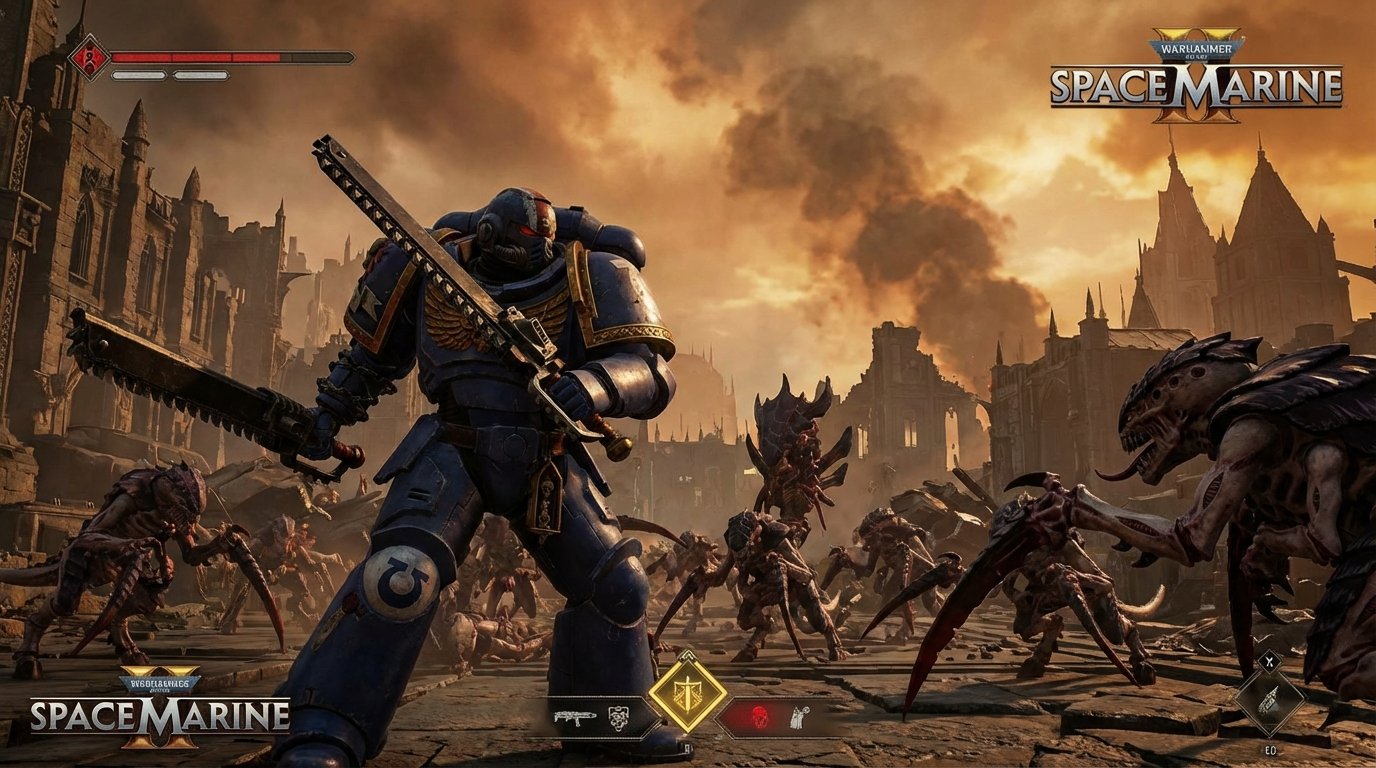
Task: Select the cape equipment icon in hotbar
Action: pos(797,717)
